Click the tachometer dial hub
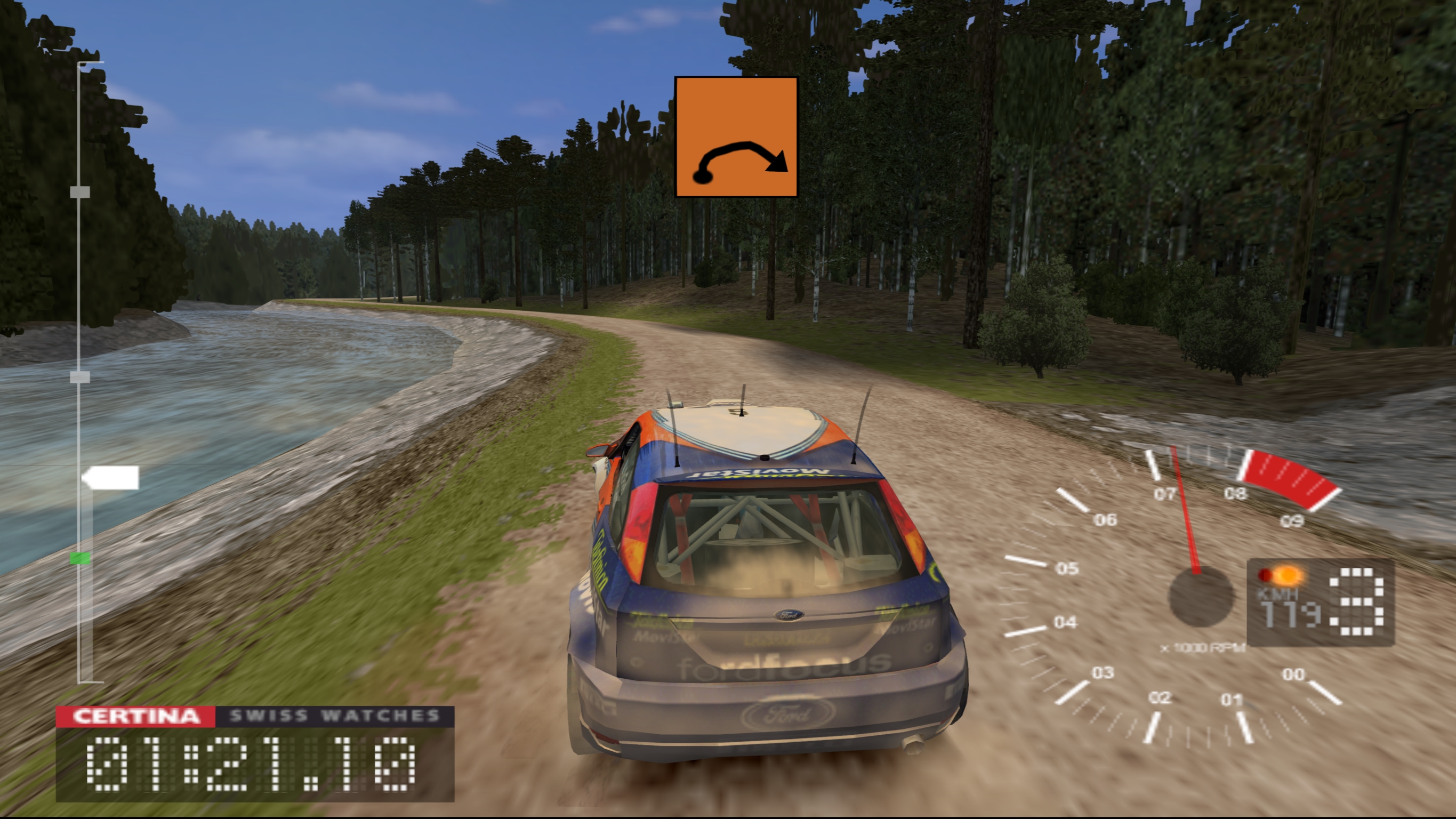Image resolution: width=1456 pixels, height=819 pixels. click(1200, 596)
